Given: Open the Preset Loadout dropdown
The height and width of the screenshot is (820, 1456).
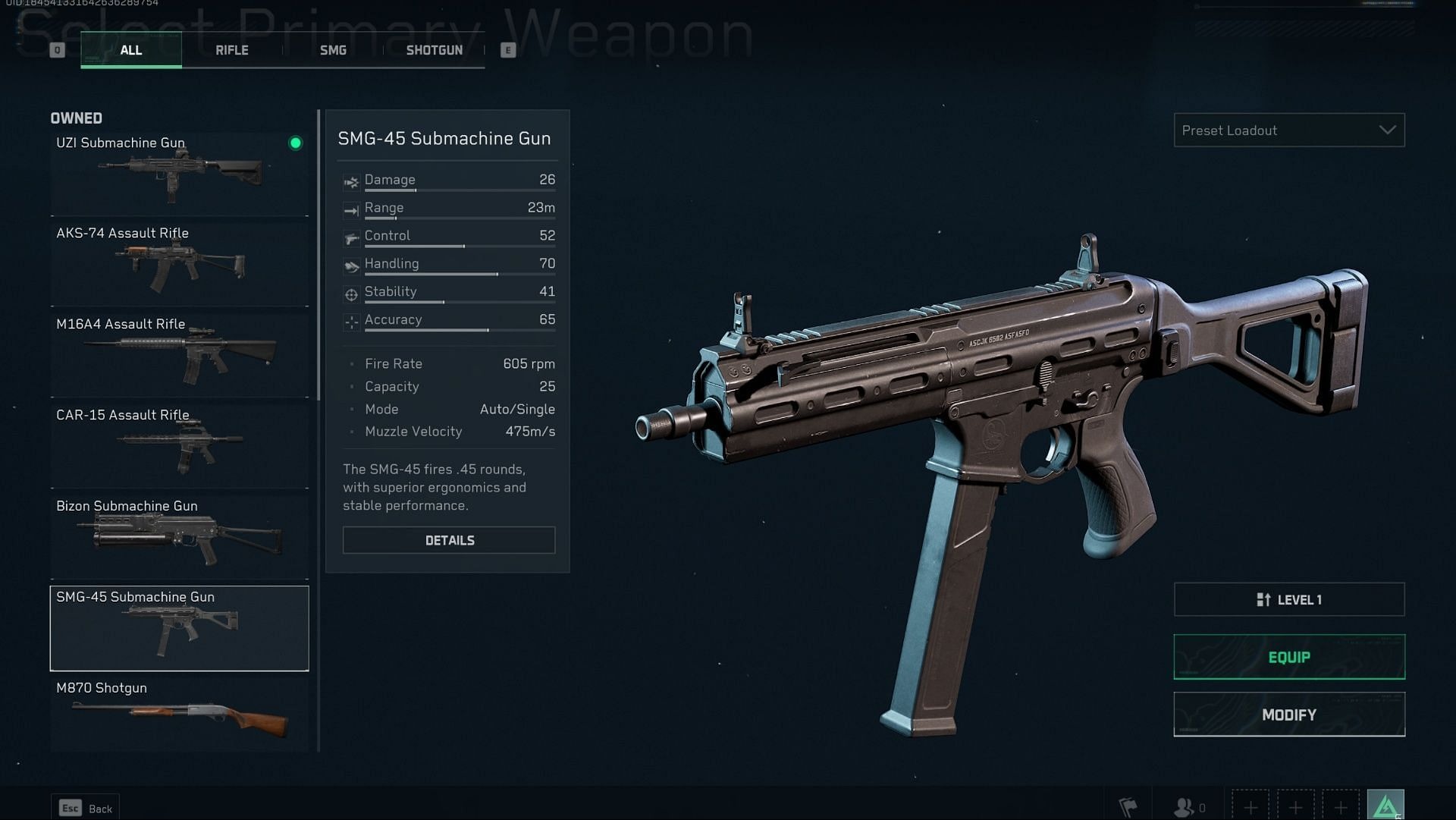Looking at the screenshot, I should 1288,130.
